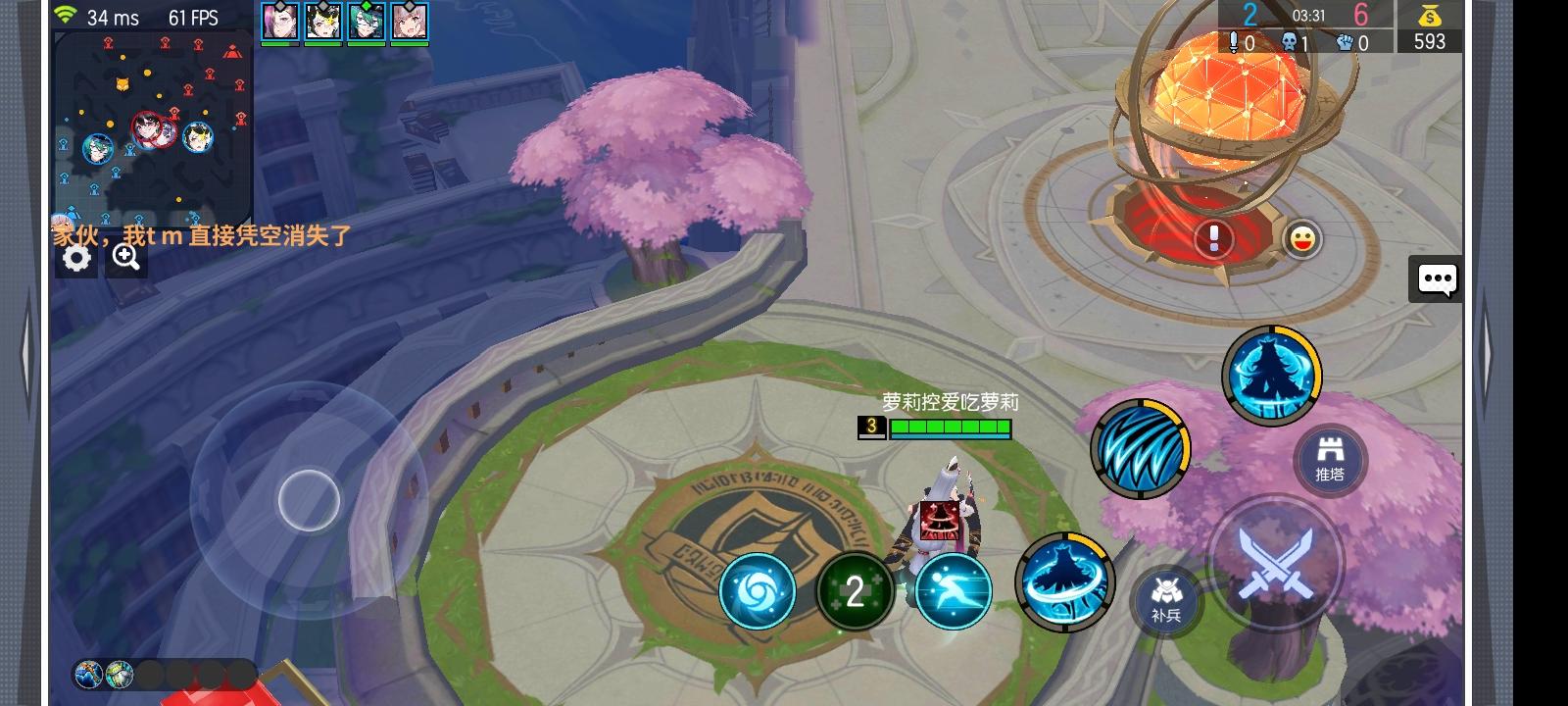Viewport: 1568px width, 706px height.
Task: Activate the dark tree summon skill
Action: pyautogui.click(x=1272, y=377)
